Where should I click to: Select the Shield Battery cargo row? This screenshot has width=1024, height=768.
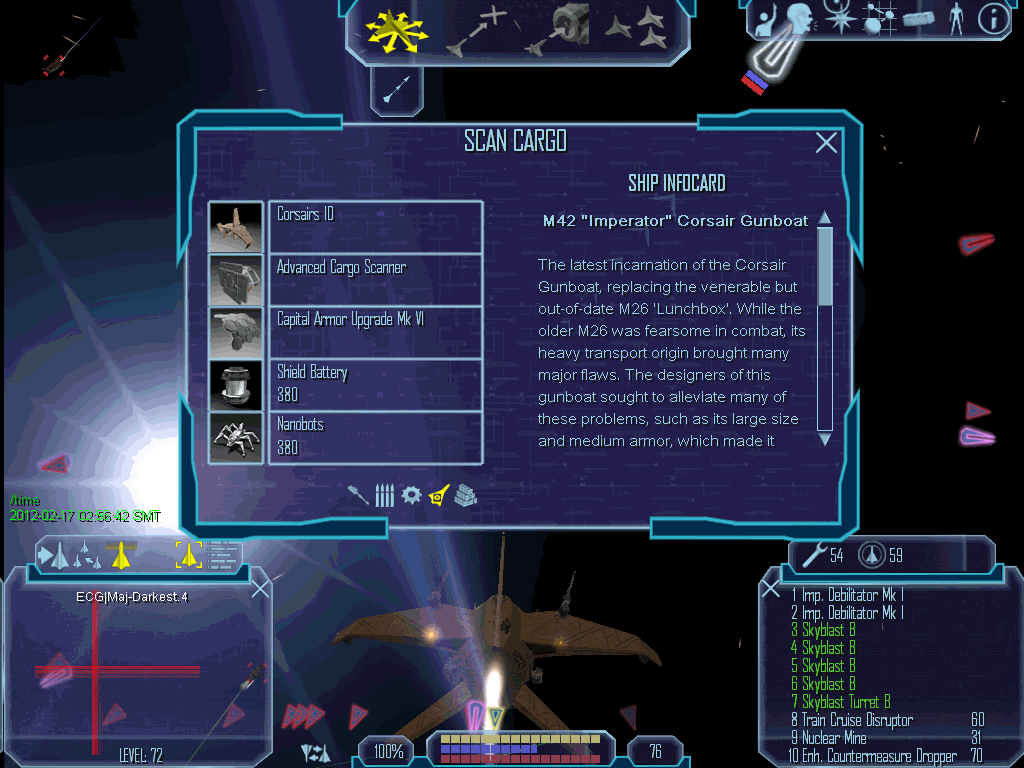375,384
